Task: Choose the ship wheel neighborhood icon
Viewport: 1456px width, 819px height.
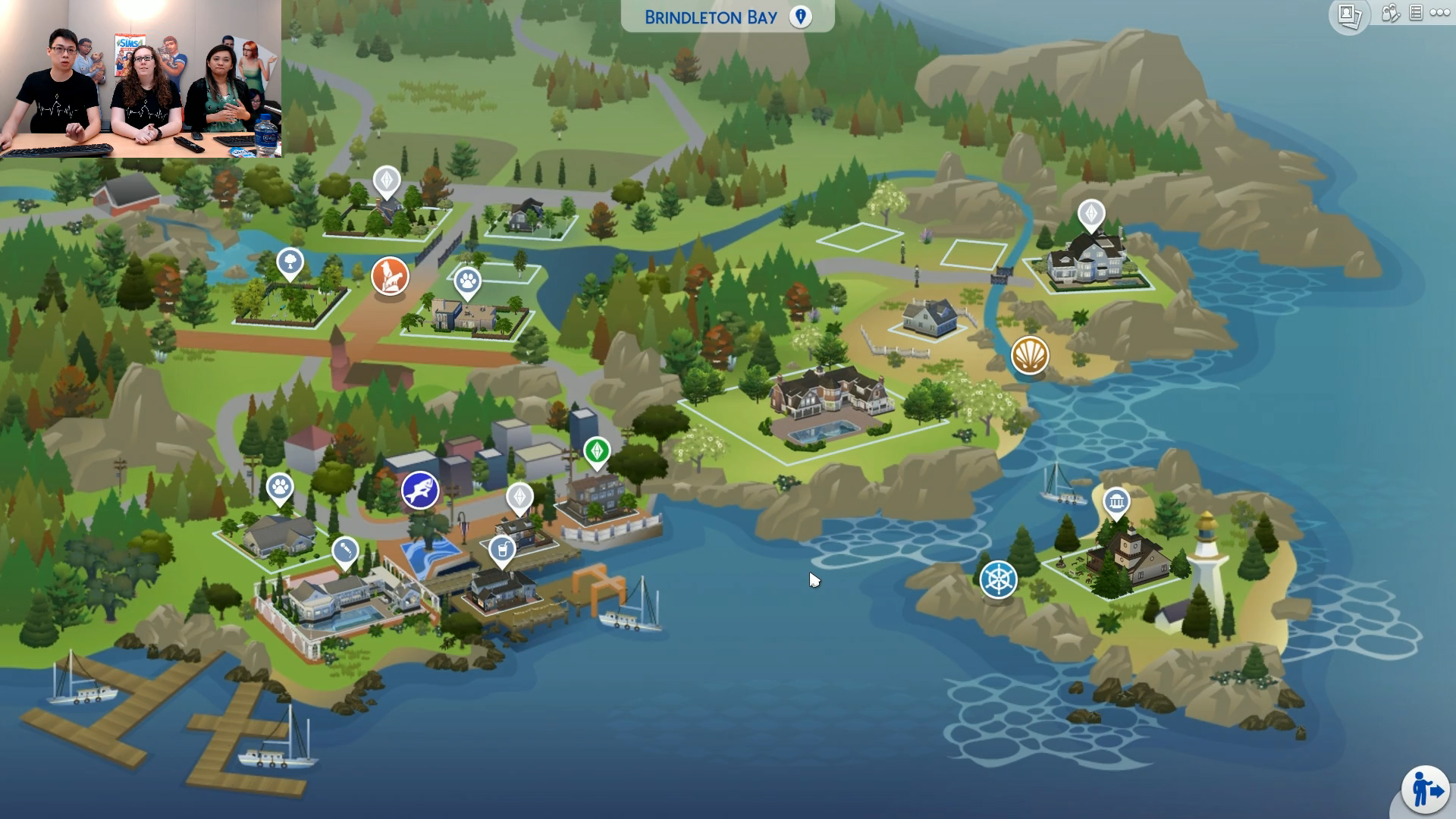Action: click(x=999, y=579)
